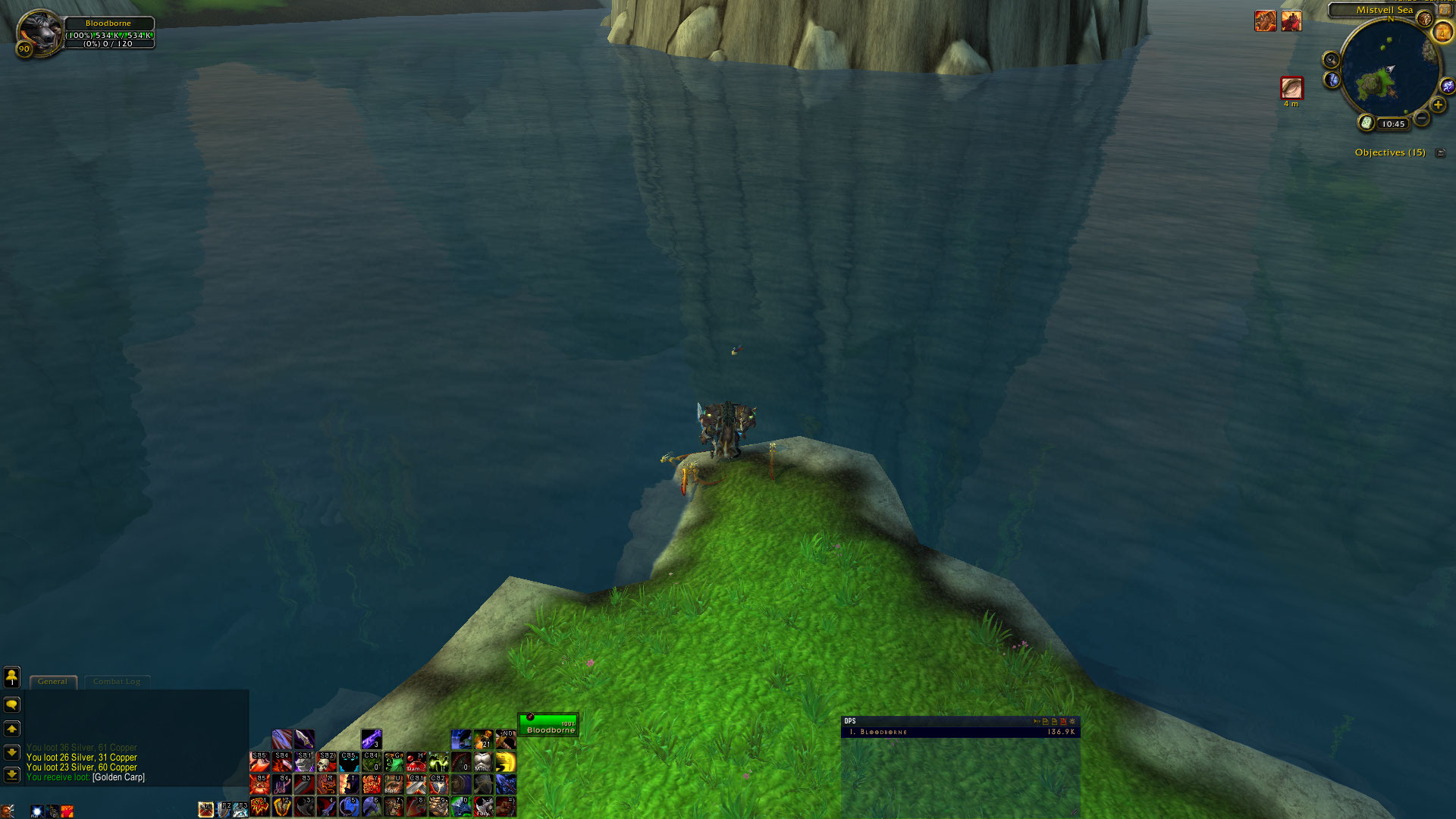Open the social friends button
The width and height of the screenshot is (1456, 819).
(x=12, y=676)
